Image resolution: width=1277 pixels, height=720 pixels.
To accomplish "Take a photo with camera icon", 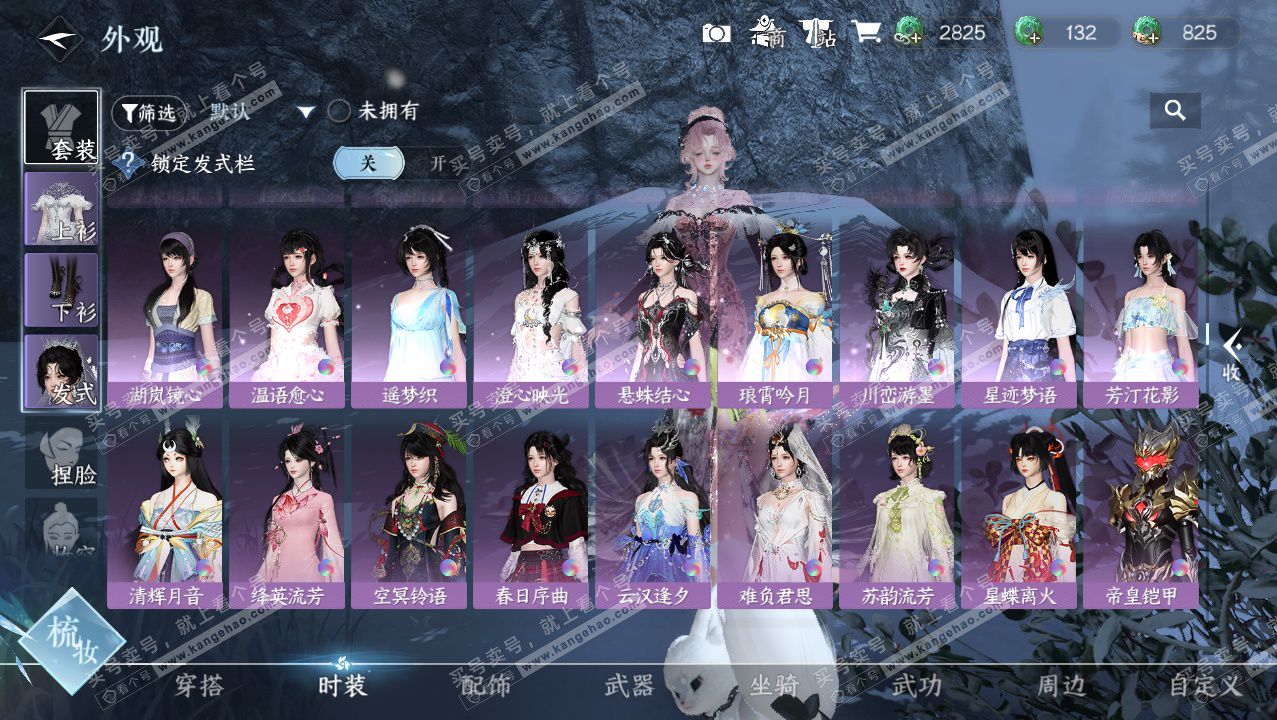I will coord(716,33).
